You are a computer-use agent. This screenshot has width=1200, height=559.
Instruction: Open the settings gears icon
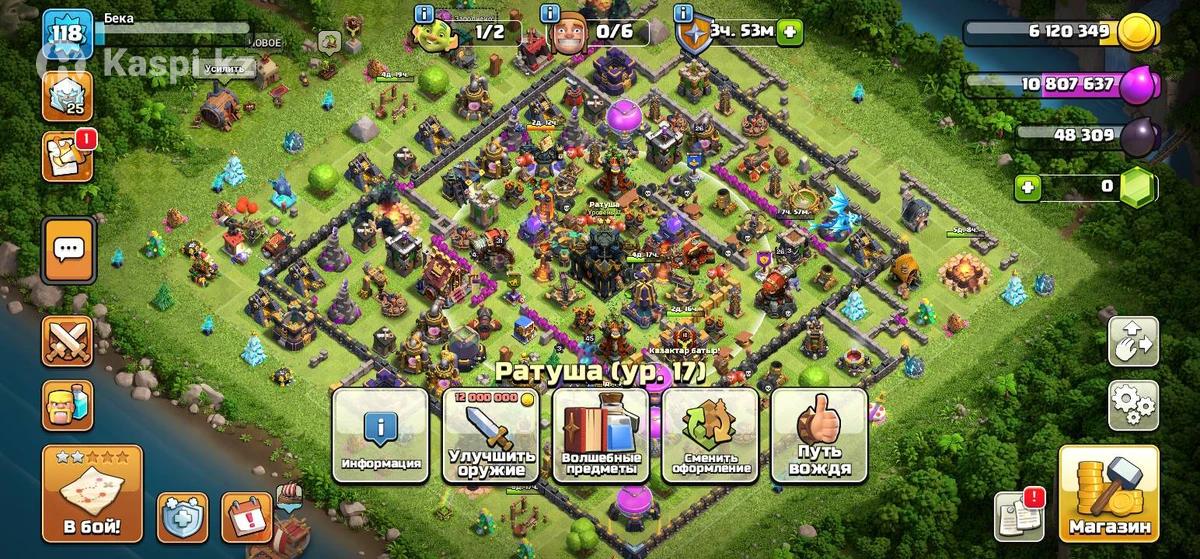coord(1133,405)
